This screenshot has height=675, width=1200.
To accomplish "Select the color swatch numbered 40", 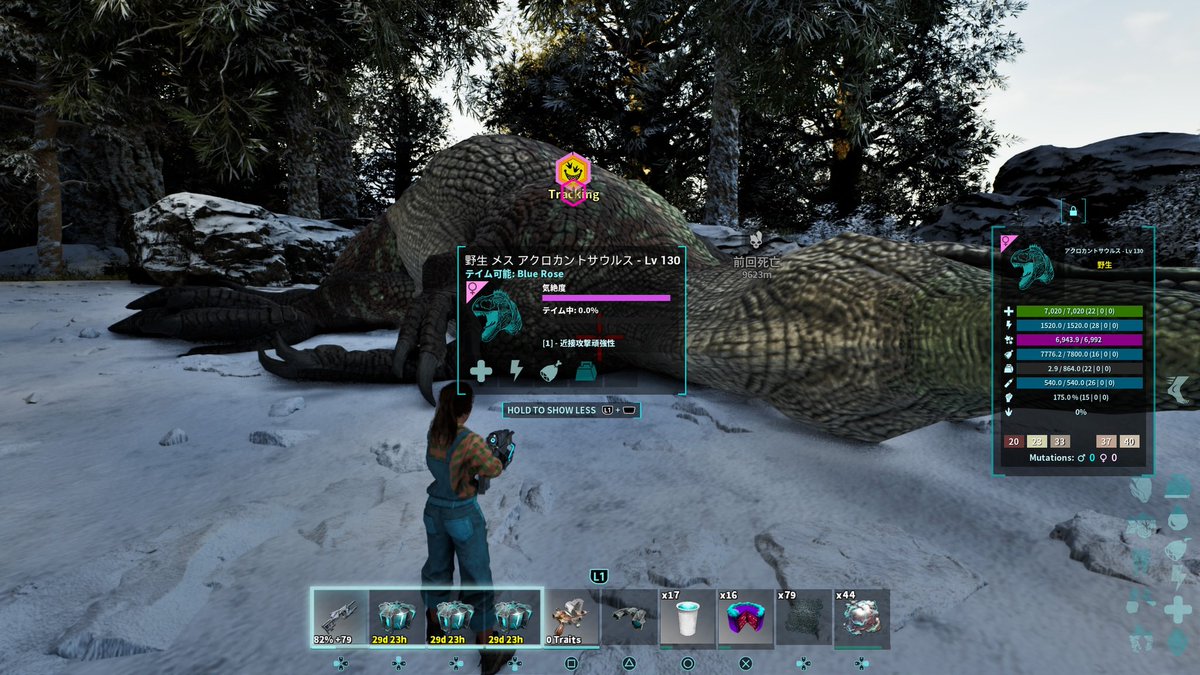I will [x=1129, y=441].
